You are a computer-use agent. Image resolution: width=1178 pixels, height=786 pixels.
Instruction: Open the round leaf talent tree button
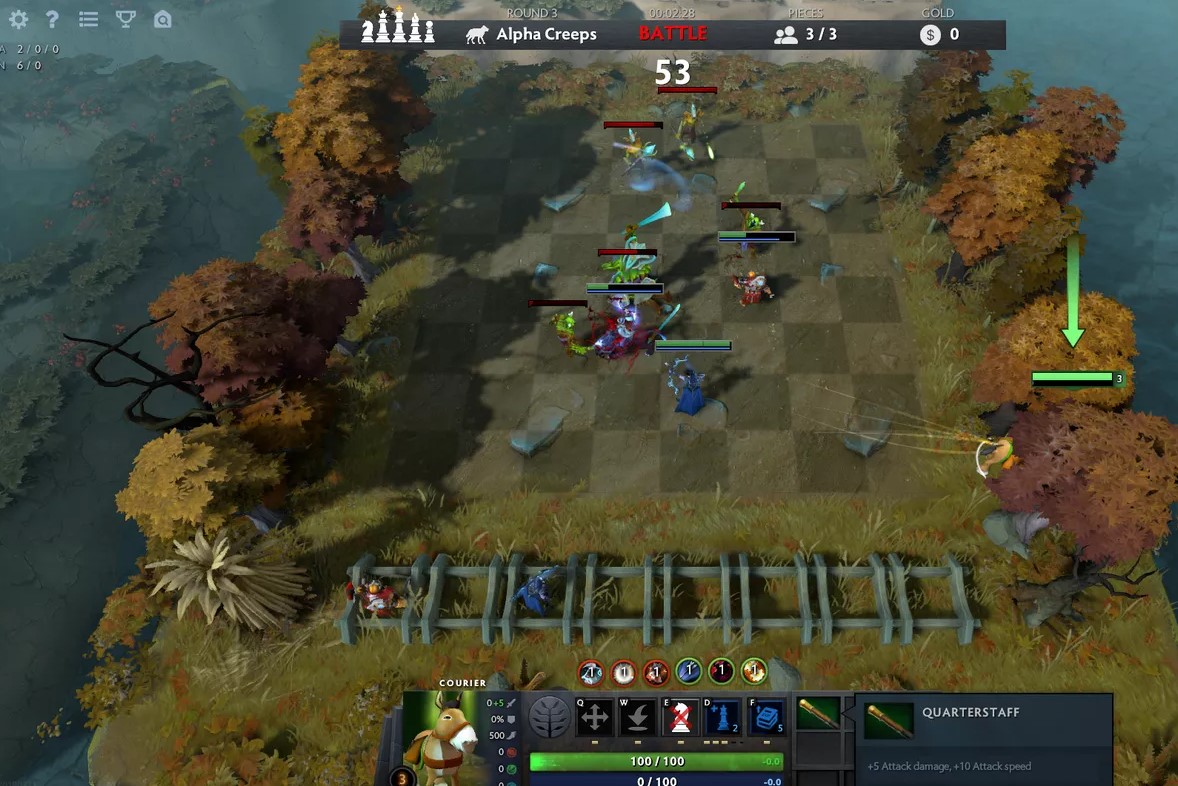click(549, 717)
